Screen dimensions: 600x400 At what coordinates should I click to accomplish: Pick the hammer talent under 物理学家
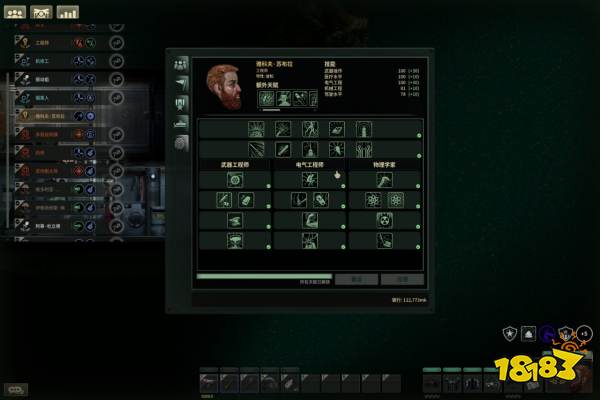point(385,180)
